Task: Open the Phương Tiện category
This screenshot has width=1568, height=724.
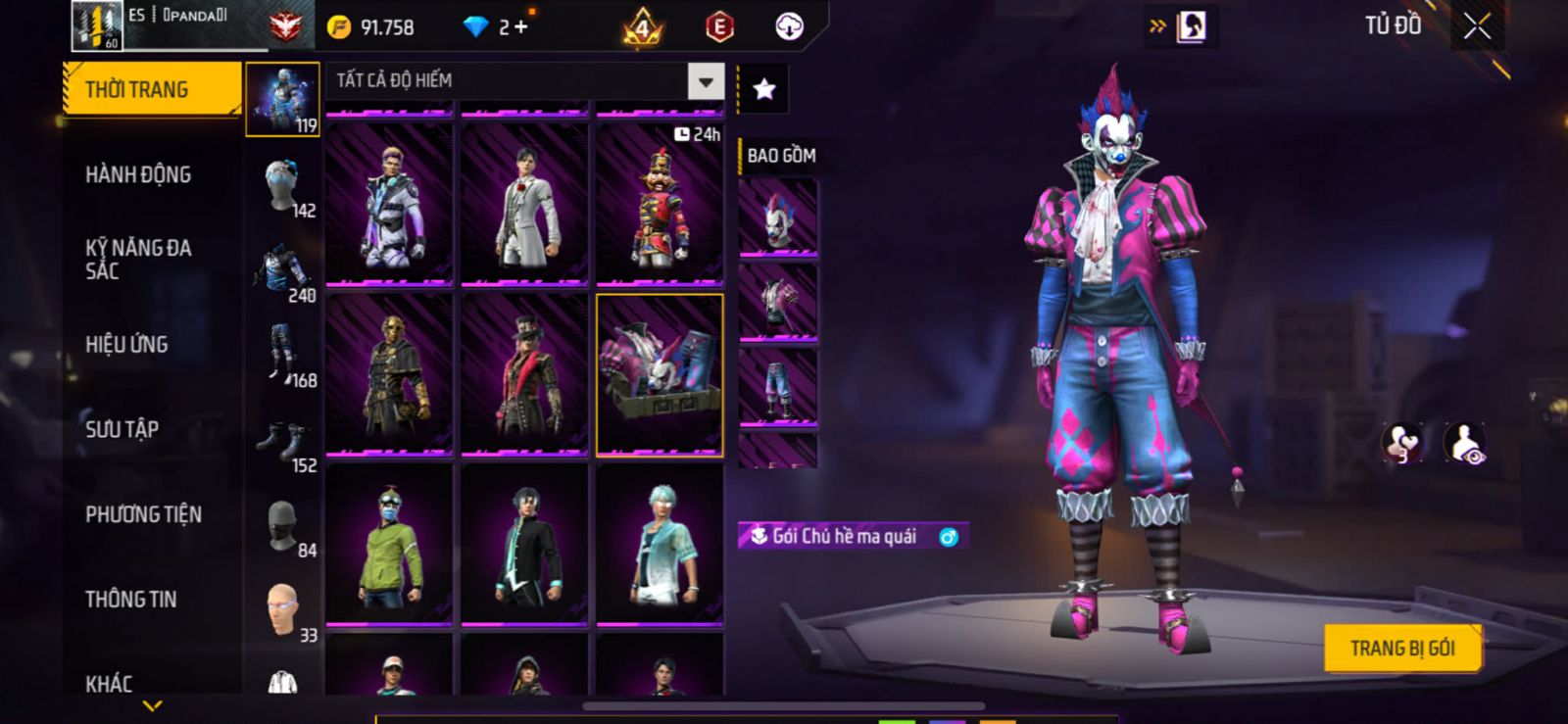Action: click(x=143, y=514)
